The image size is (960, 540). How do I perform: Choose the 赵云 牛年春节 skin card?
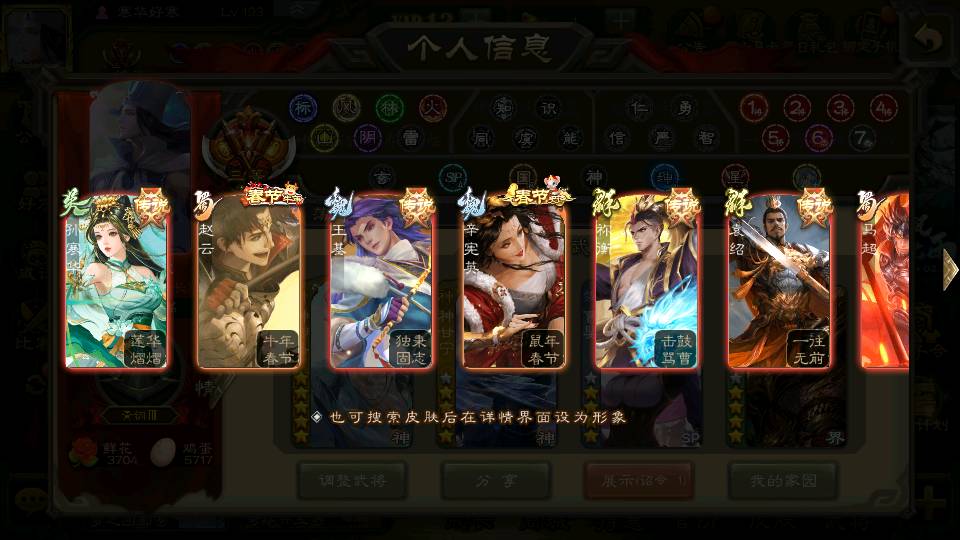coord(248,282)
